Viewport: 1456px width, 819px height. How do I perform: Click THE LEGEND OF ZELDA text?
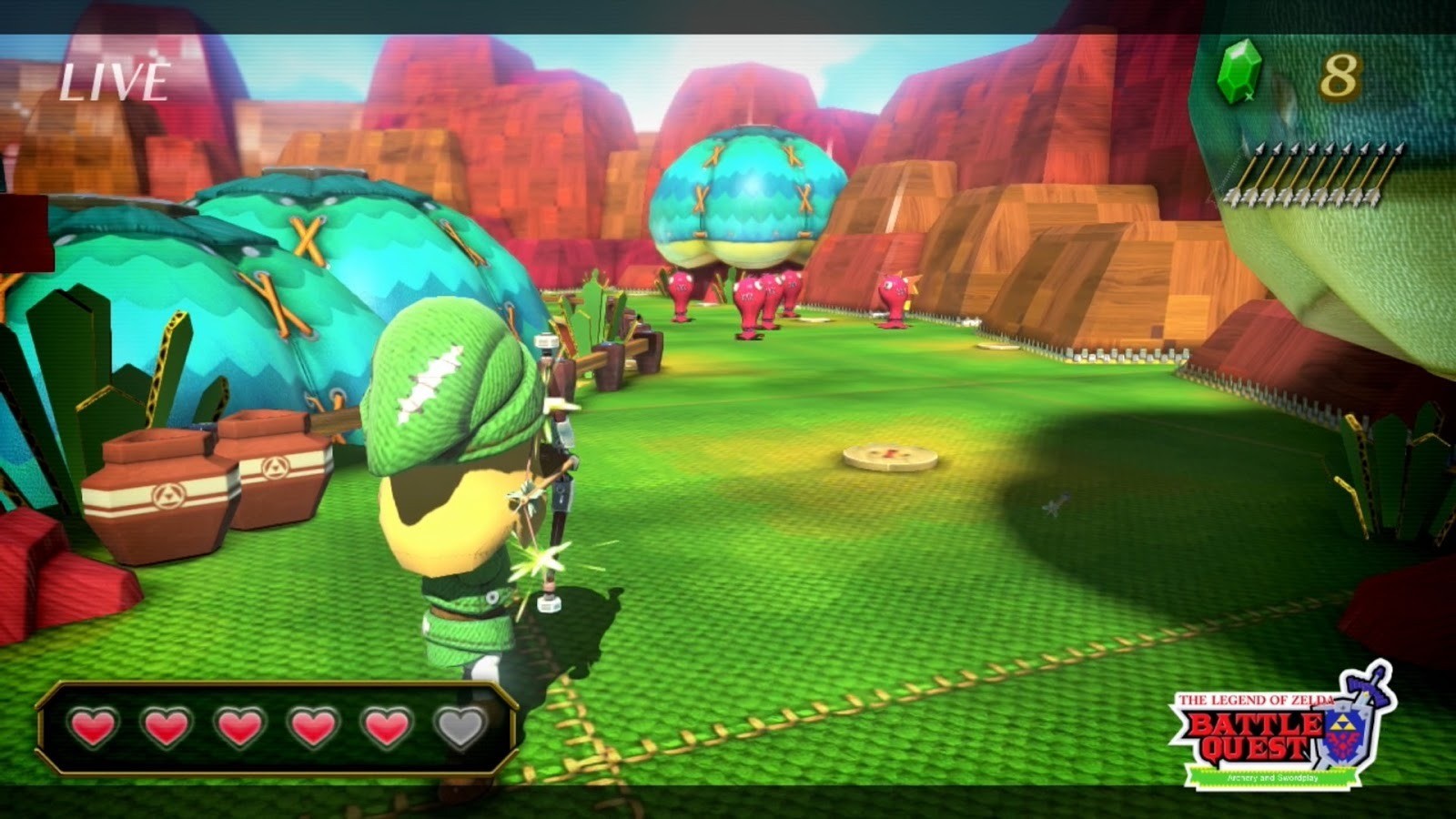click(x=1256, y=699)
